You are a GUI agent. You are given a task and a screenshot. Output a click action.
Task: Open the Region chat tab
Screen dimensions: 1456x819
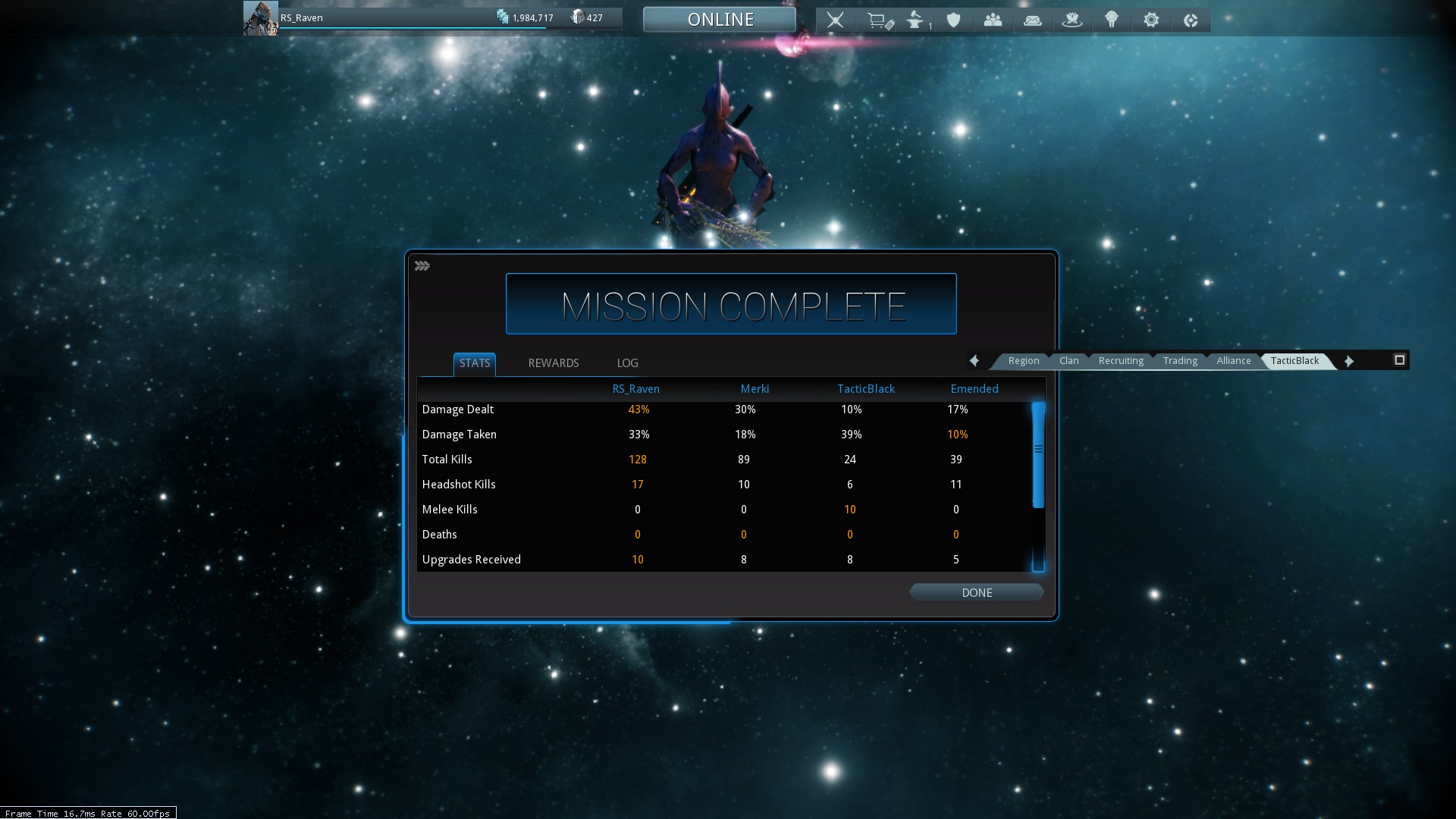[1023, 361]
